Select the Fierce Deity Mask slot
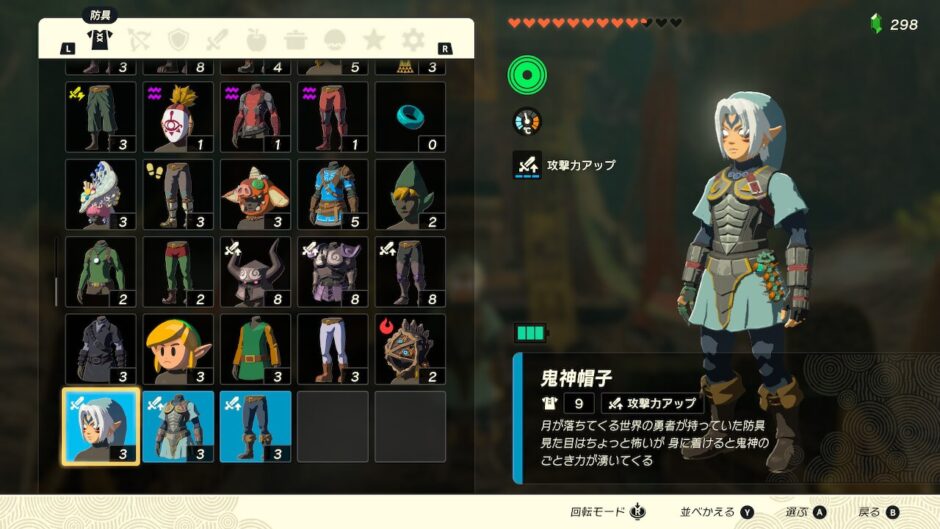The height and width of the screenshot is (529, 940). 101,426
